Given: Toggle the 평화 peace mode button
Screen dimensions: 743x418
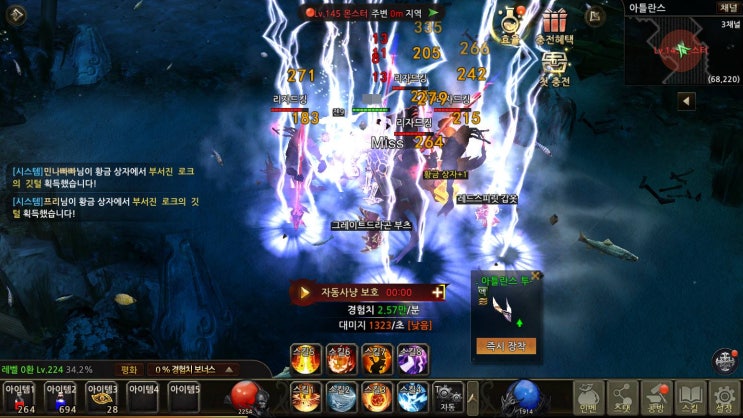Looking at the screenshot, I should click(131, 369).
